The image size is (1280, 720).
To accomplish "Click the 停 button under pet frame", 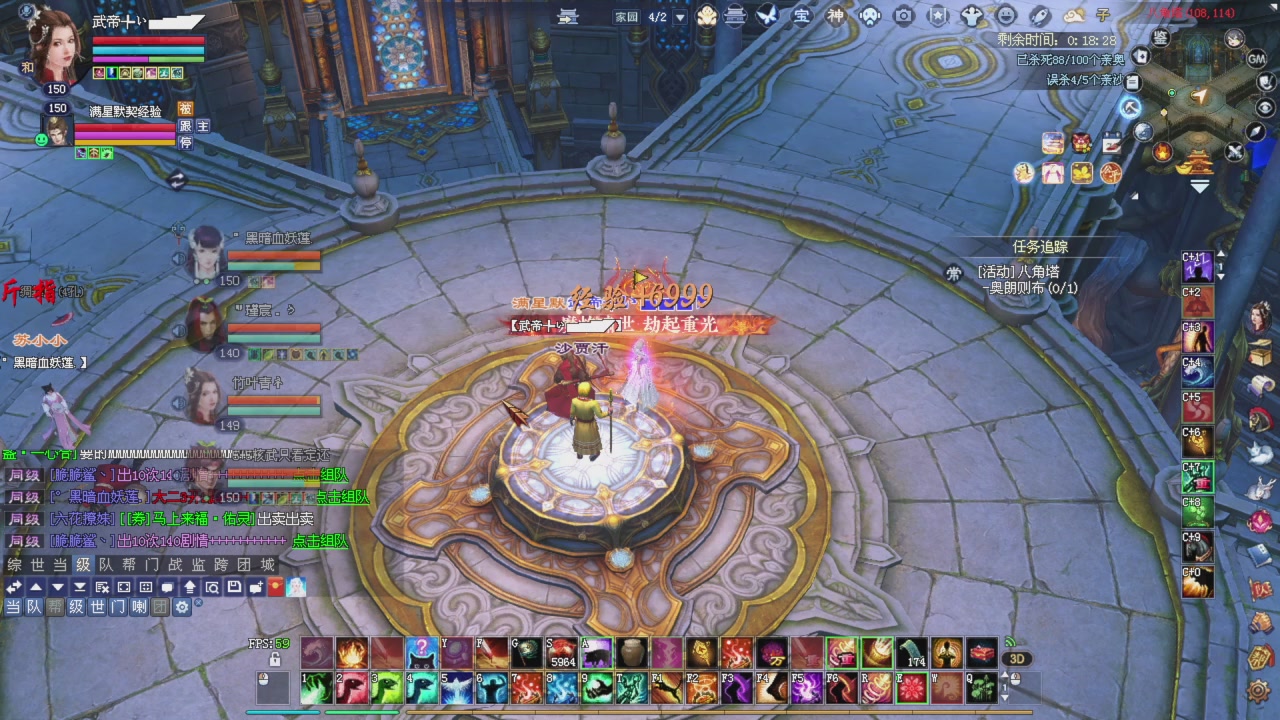I will [185, 143].
